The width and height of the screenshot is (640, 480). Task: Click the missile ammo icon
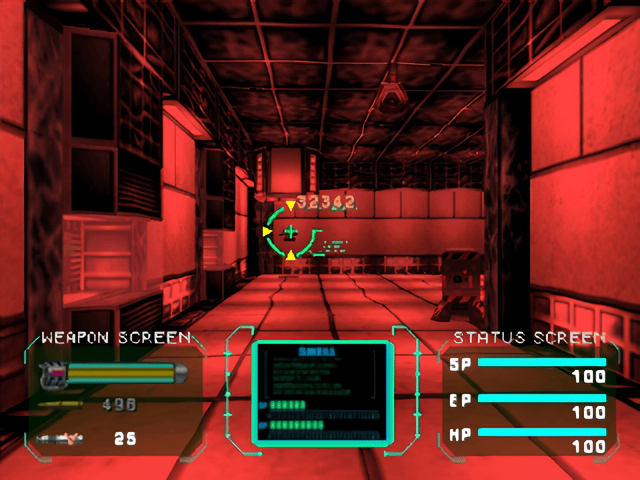[x=61, y=438]
